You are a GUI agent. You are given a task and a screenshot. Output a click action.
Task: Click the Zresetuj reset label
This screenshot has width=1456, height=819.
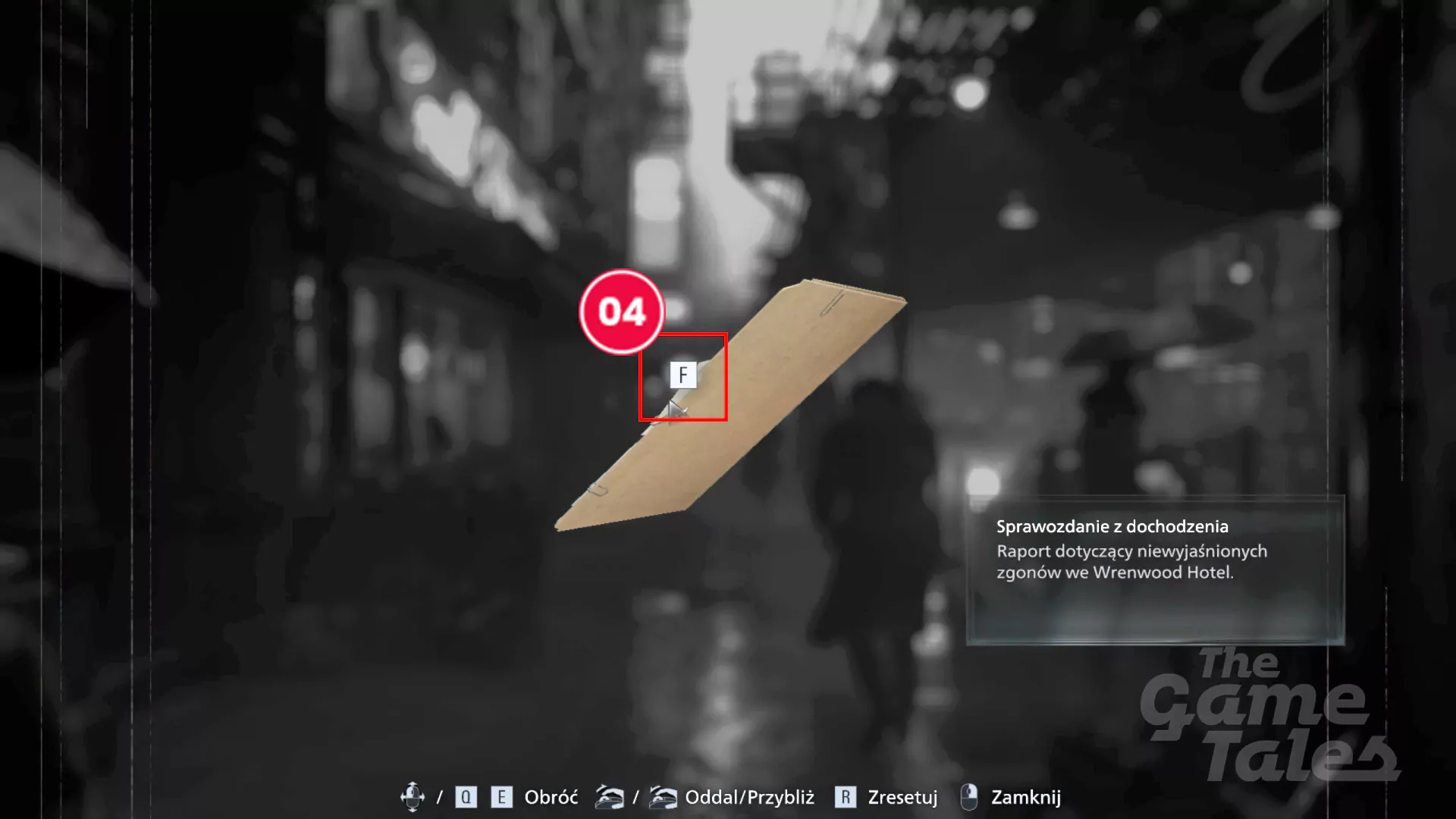(x=903, y=797)
